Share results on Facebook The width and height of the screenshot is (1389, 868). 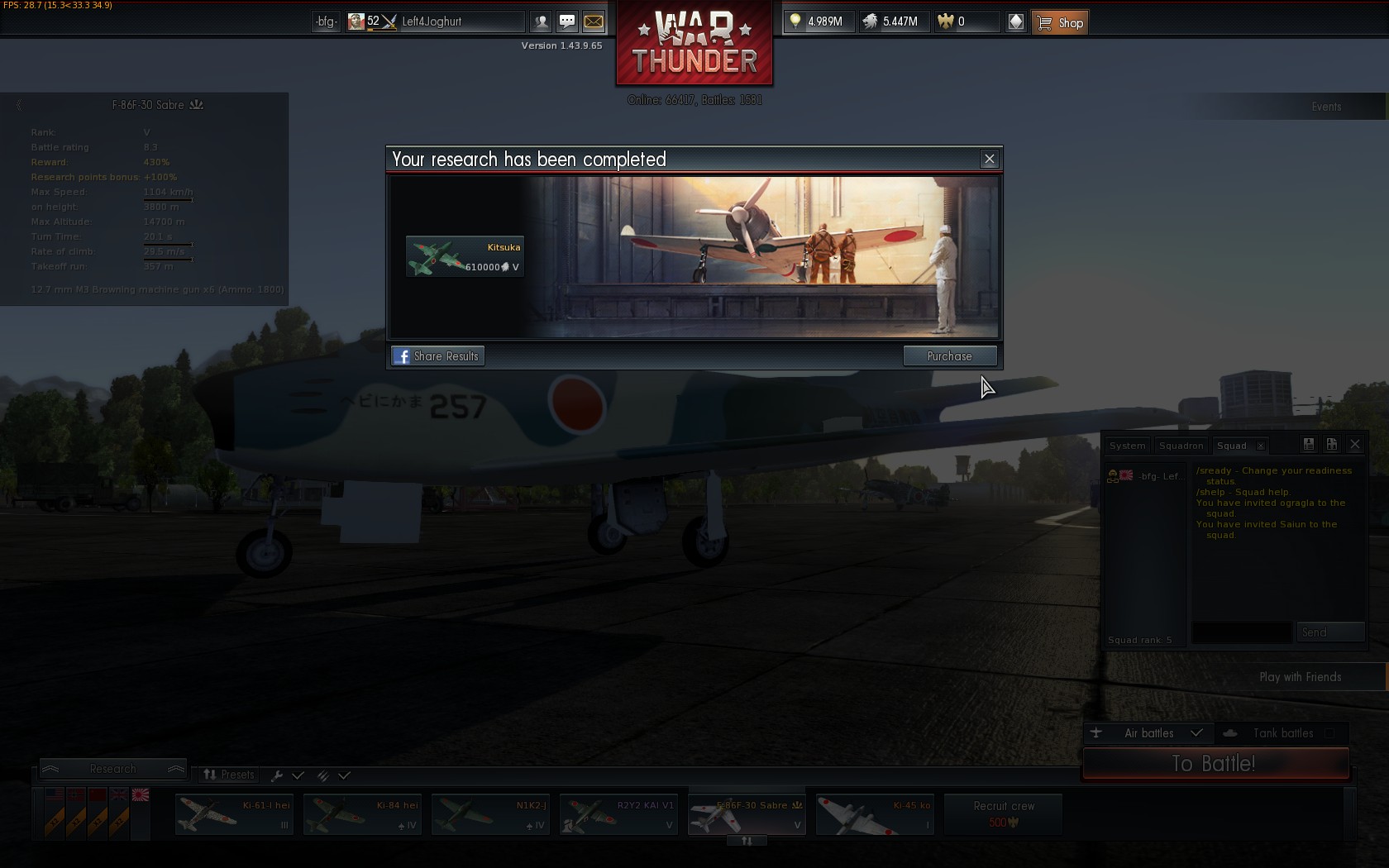(437, 356)
